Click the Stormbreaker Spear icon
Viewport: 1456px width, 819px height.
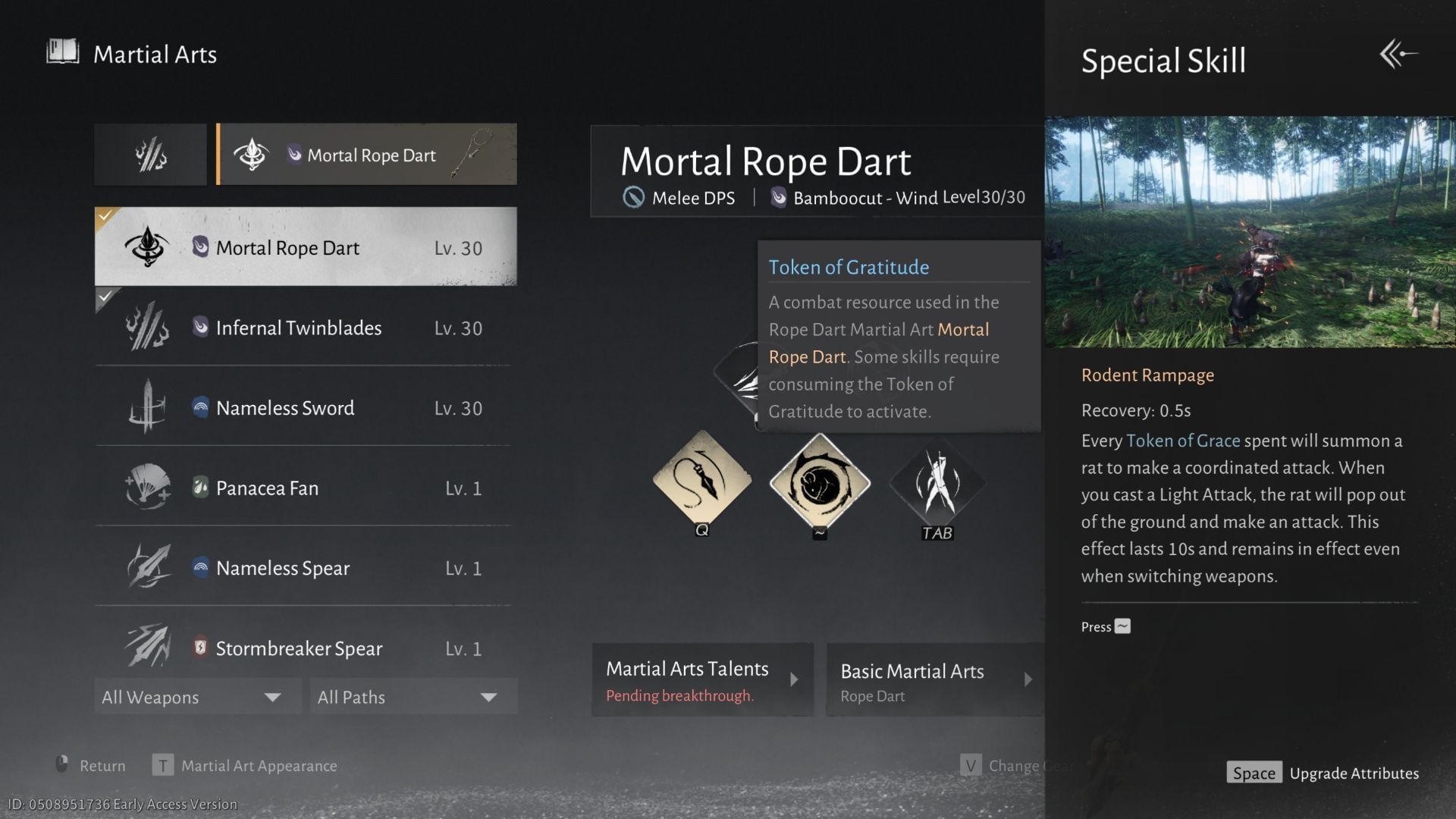click(x=149, y=648)
